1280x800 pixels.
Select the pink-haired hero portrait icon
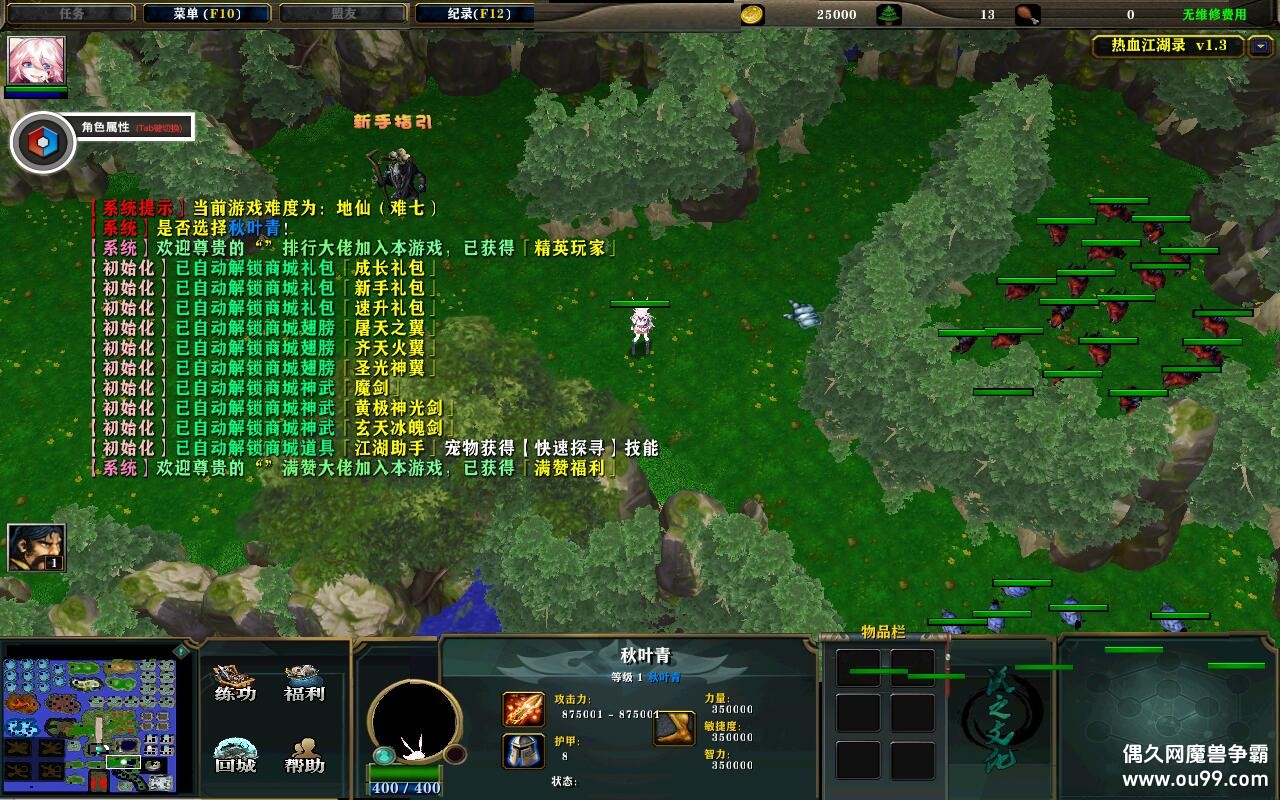click(x=36, y=61)
